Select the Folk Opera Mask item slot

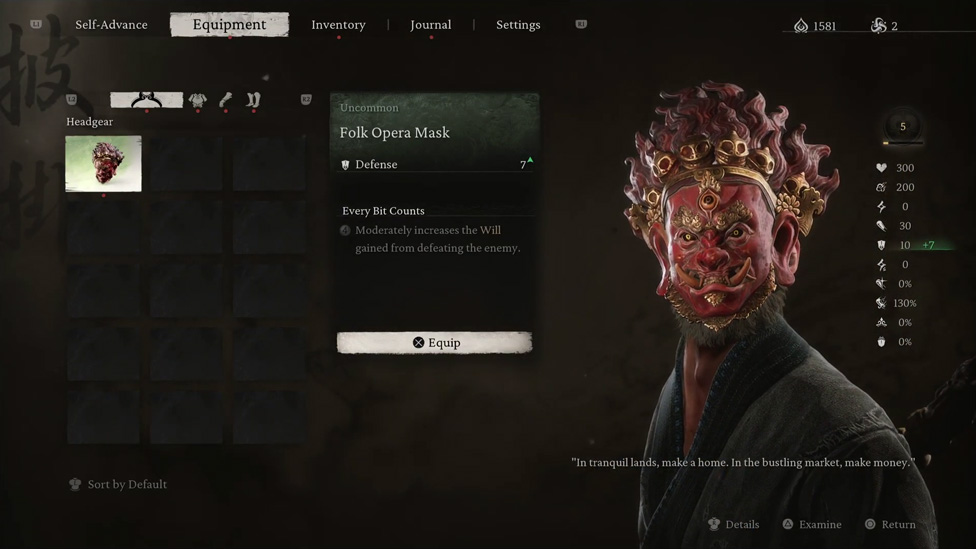[103, 163]
